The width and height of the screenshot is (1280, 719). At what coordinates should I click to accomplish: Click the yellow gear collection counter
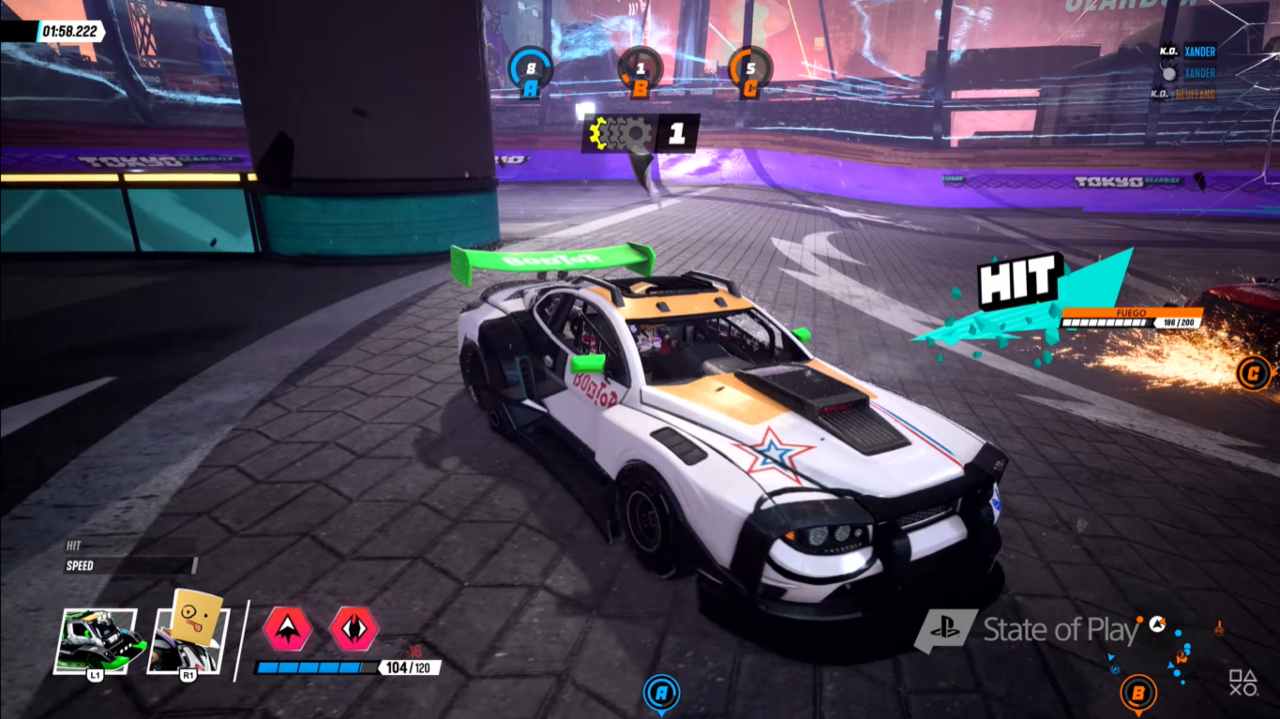pyautogui.click(x=640, y=133)
